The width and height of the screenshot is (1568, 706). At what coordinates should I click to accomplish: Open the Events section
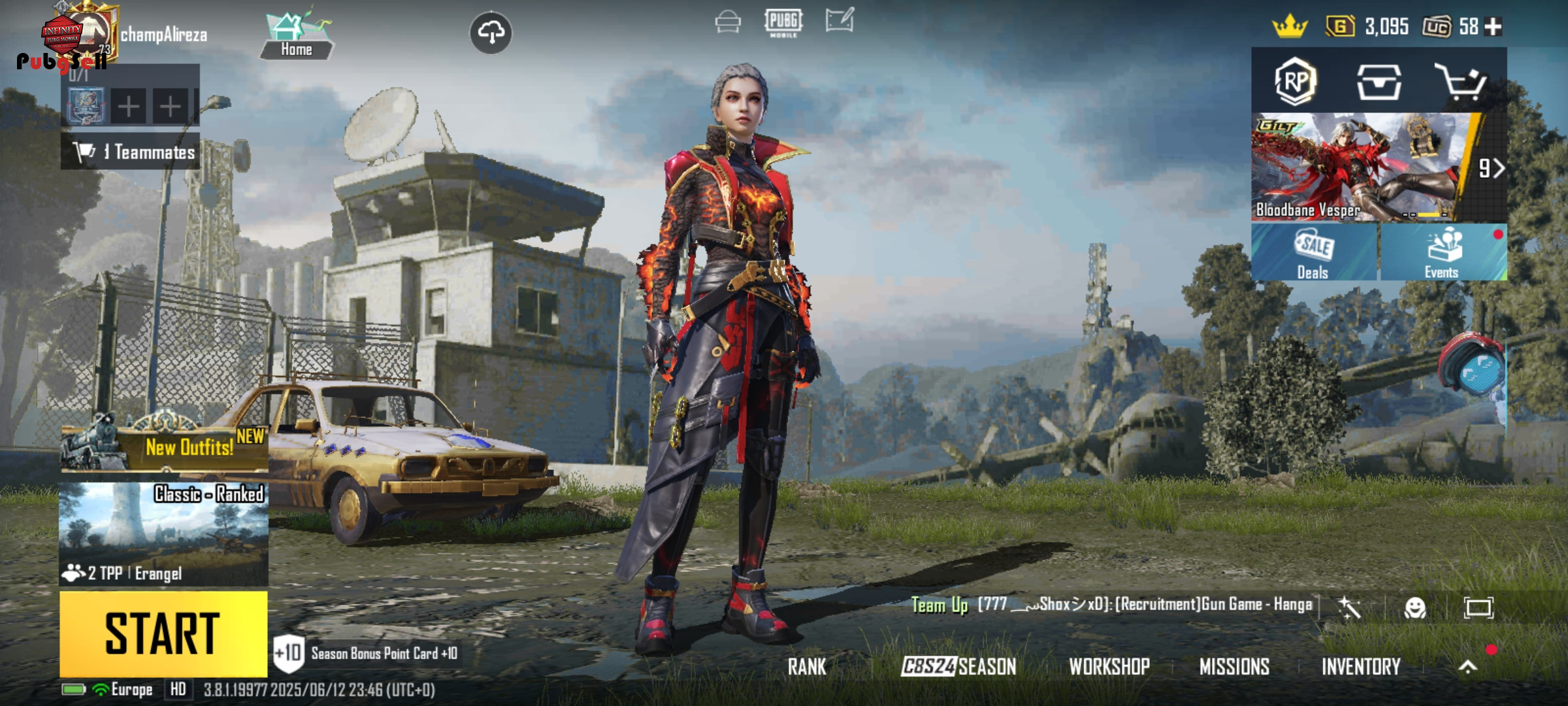click(1443, 252)
